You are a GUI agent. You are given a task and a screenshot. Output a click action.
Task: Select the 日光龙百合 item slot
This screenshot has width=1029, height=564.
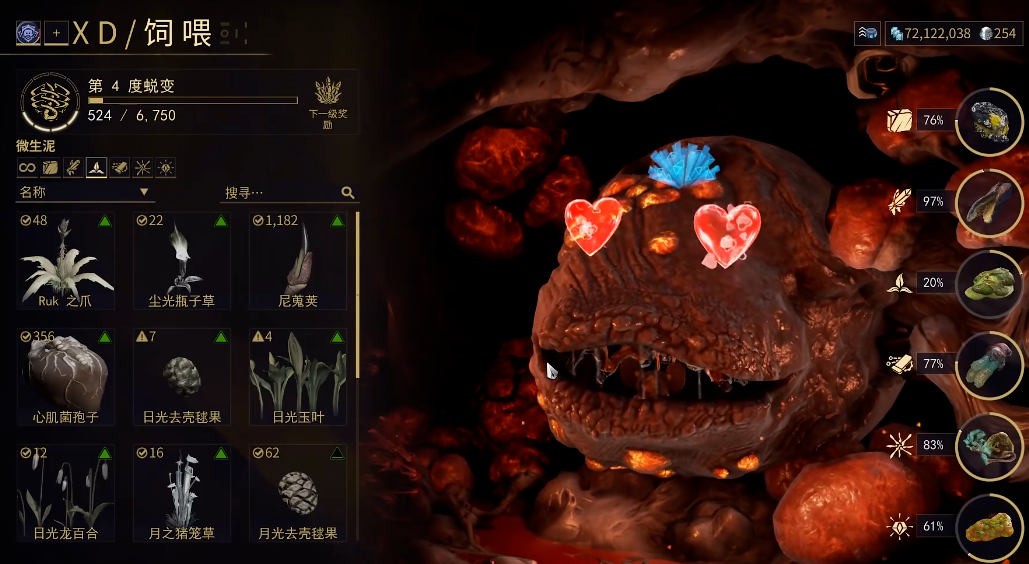[66, 492]
